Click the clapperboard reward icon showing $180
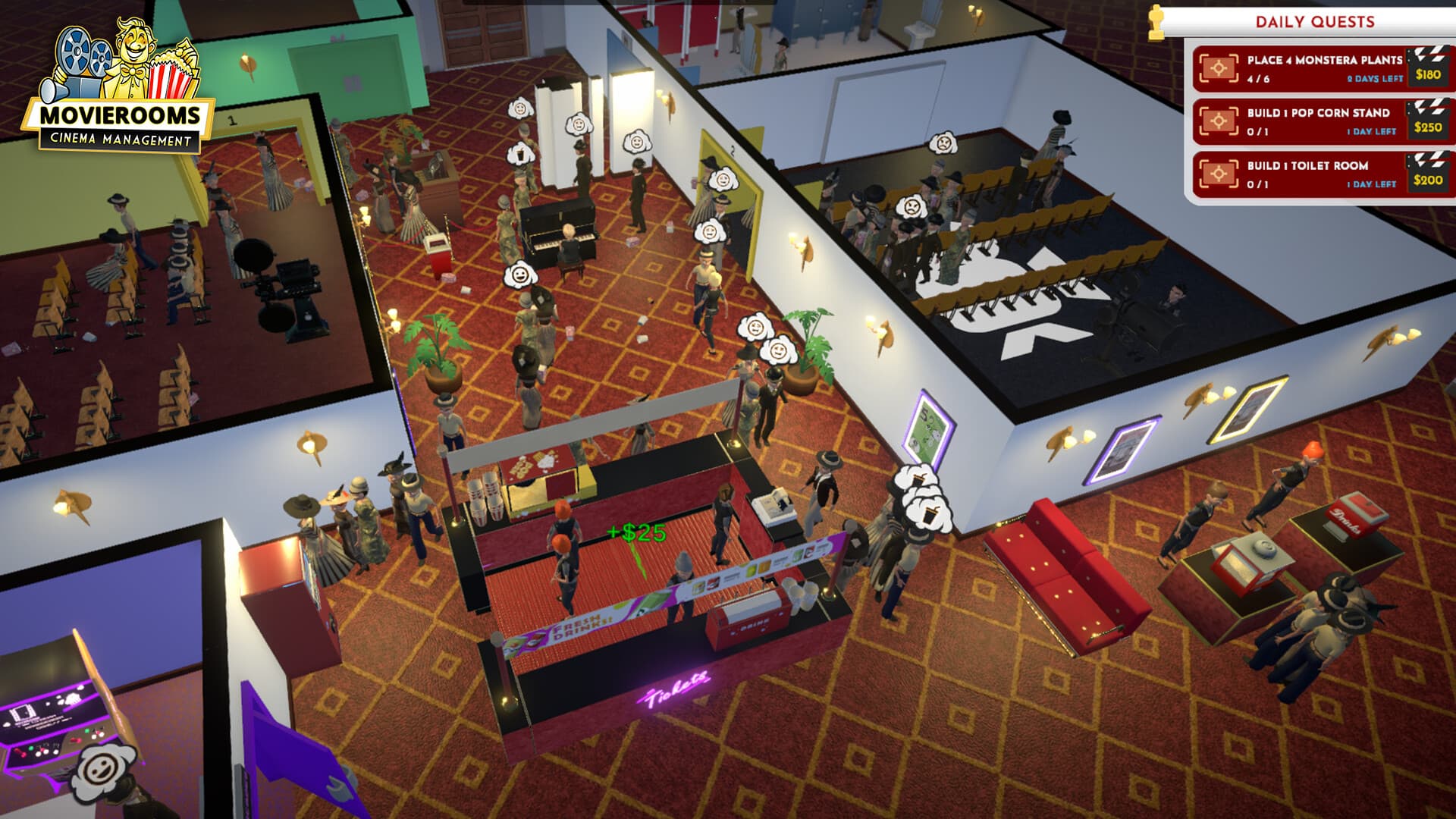The image size is (1456, 819). click(x=1429, y=68)
